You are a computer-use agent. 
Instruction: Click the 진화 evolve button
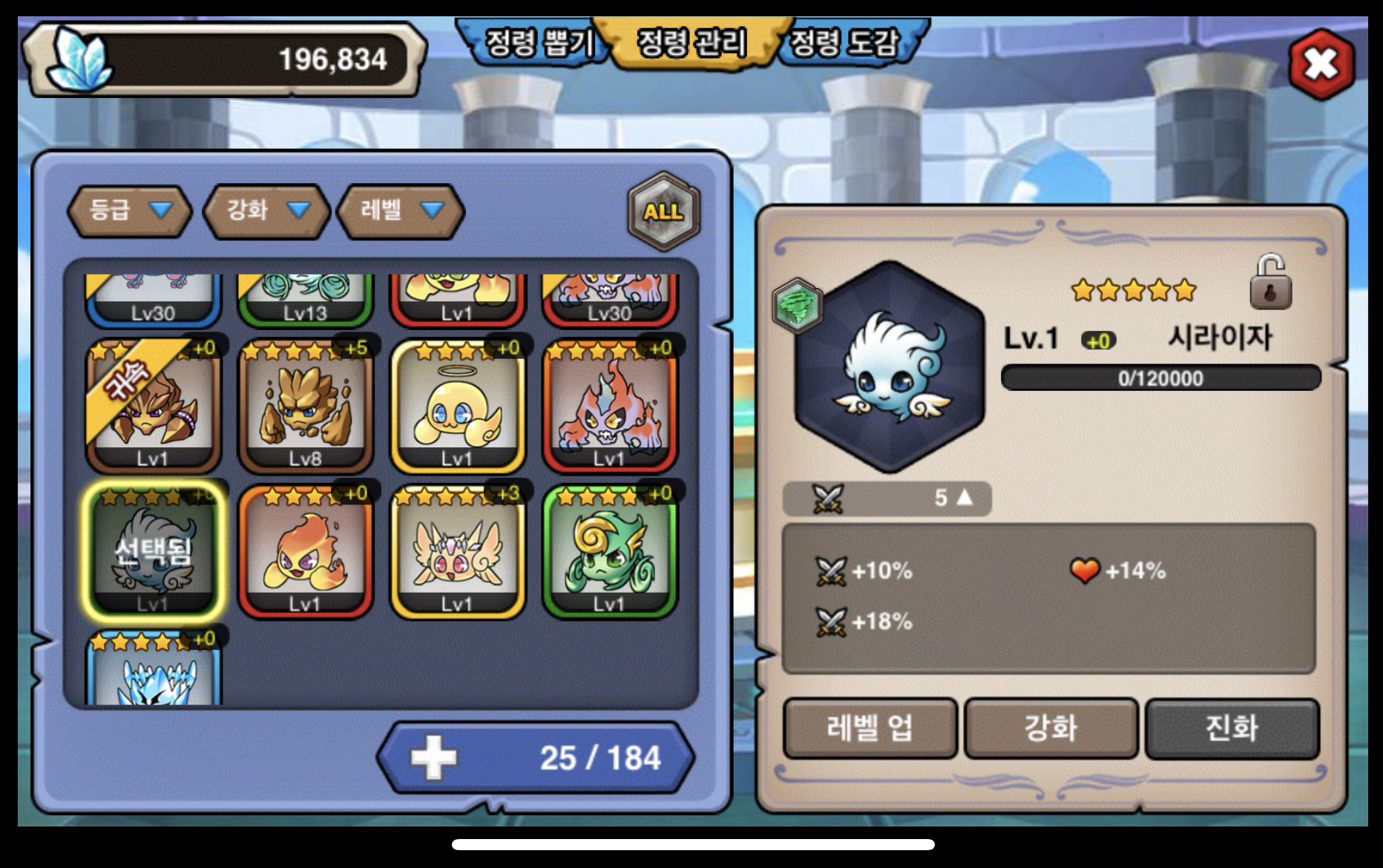tap(1232, 729)
